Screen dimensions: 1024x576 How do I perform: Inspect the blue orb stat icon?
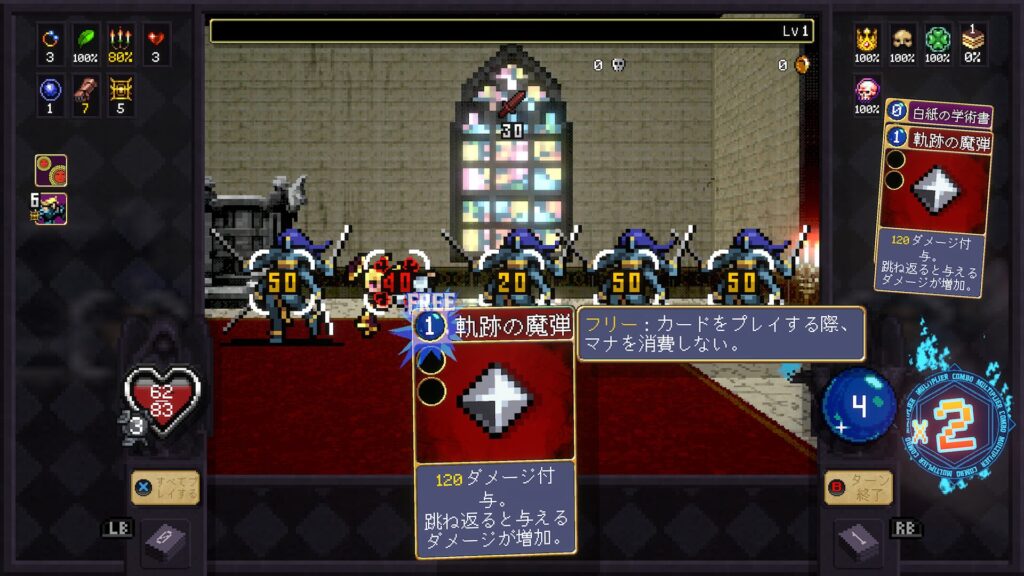point(50,93)
